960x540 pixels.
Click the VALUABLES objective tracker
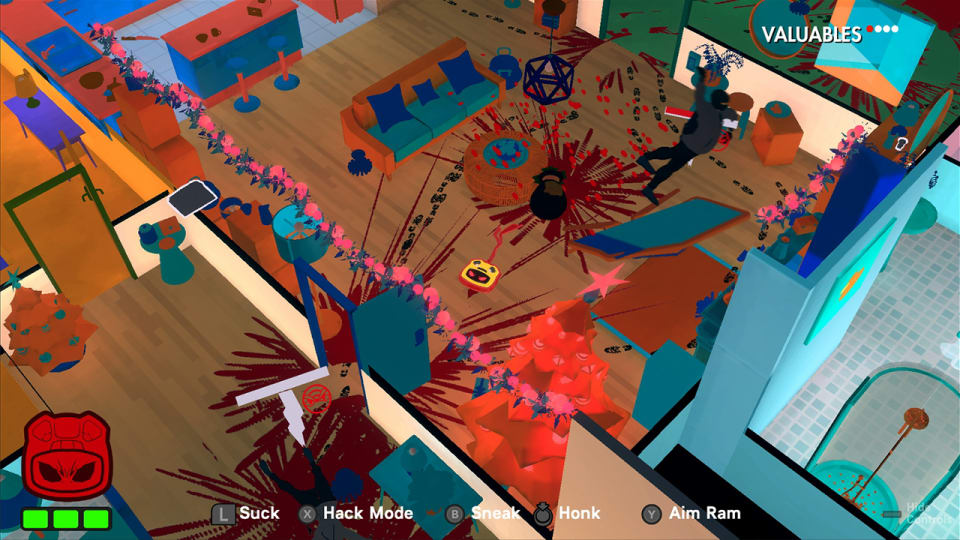tap(829, 34)
